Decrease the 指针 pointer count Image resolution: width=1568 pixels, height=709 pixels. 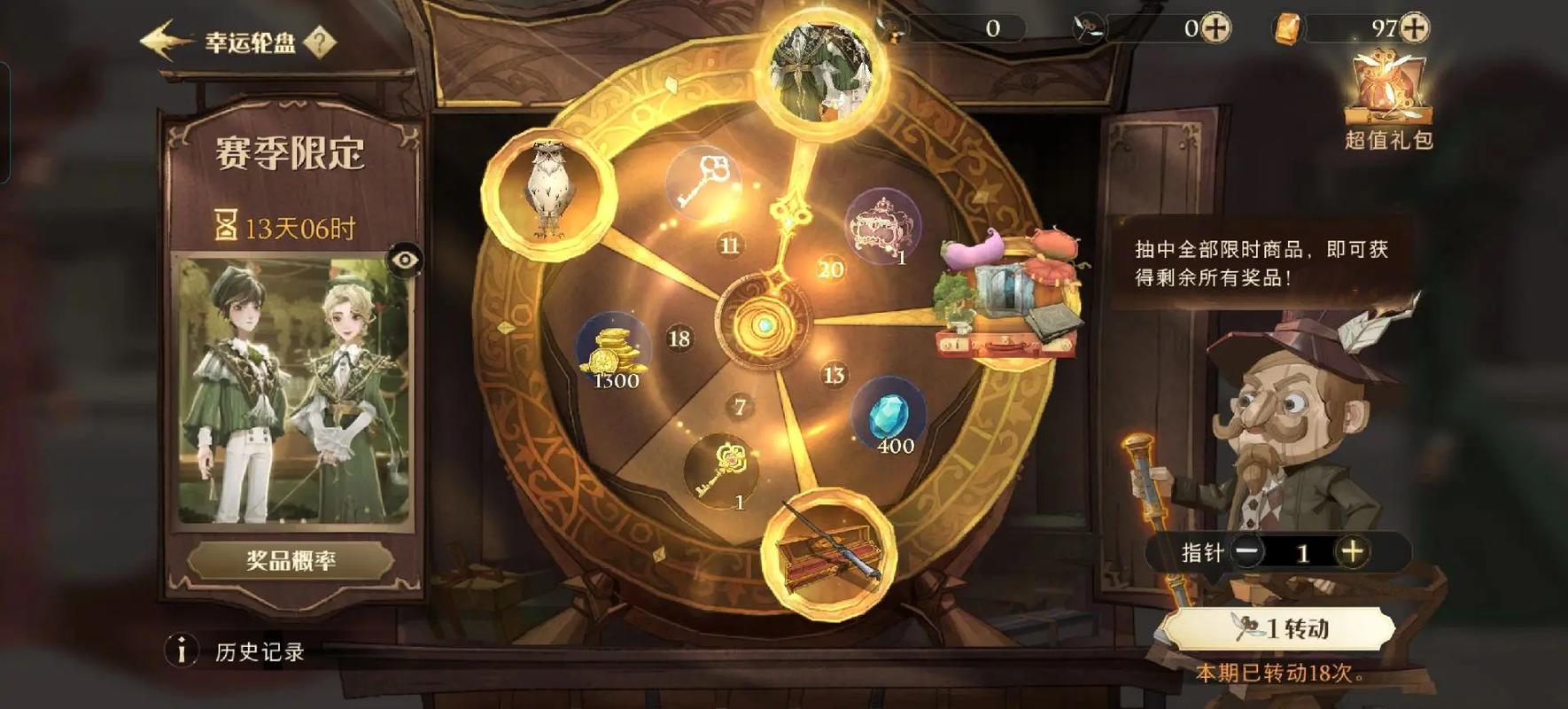[x=1247, y=552]
